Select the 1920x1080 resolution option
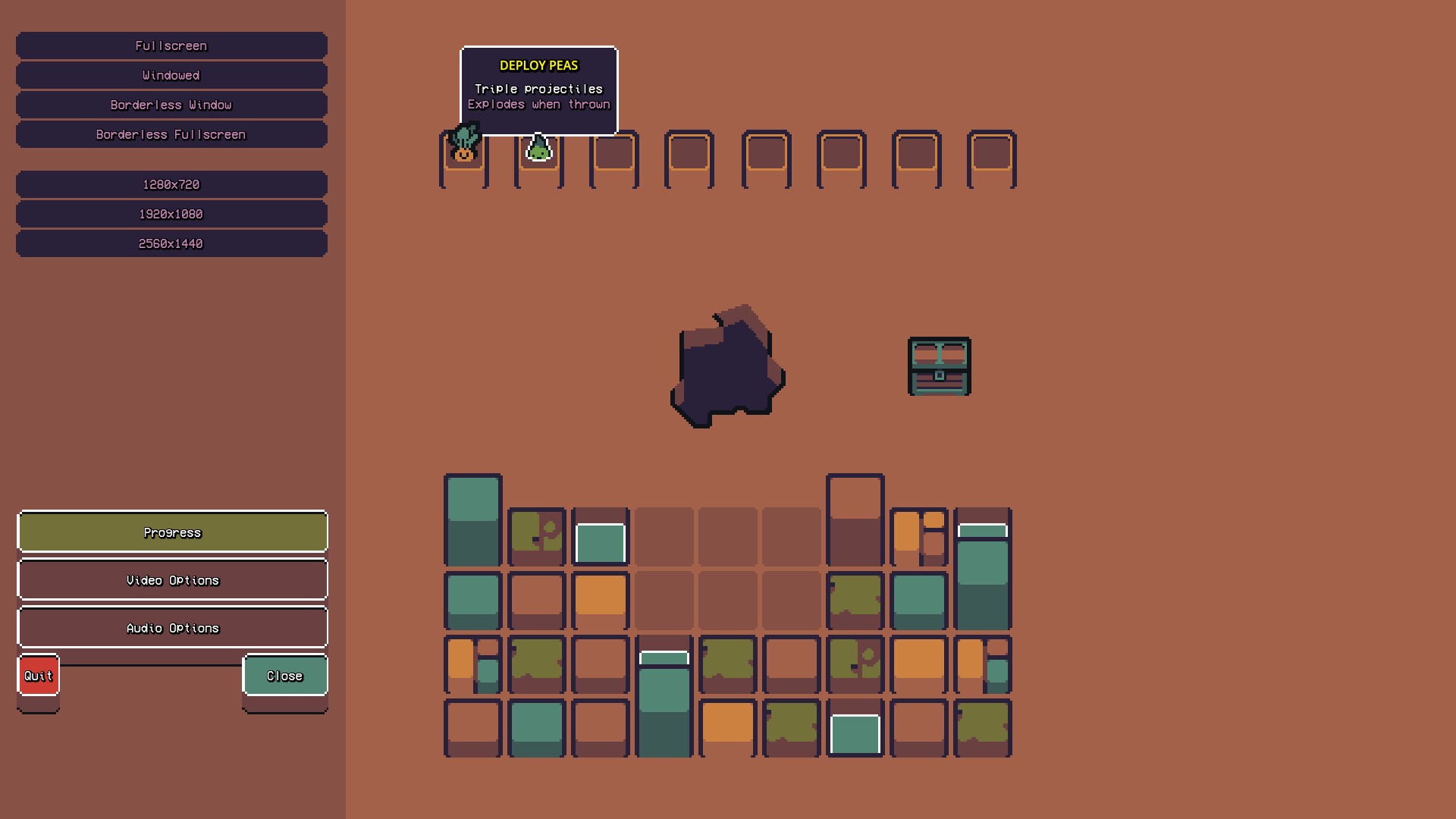The image size is (1456, 819). [171, 214]
